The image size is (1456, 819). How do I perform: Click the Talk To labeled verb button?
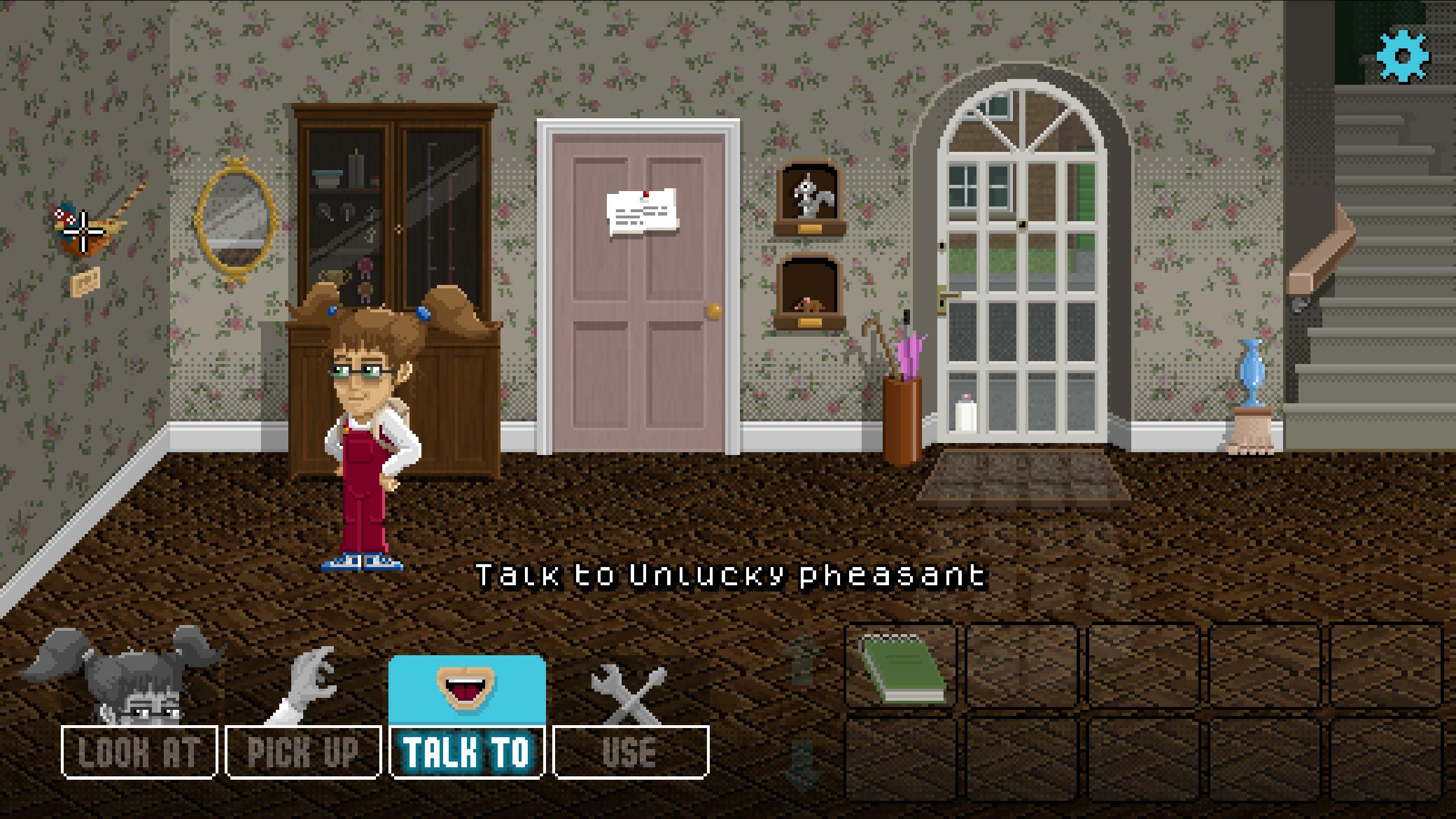pyautogui.click(x=468, y=752)
